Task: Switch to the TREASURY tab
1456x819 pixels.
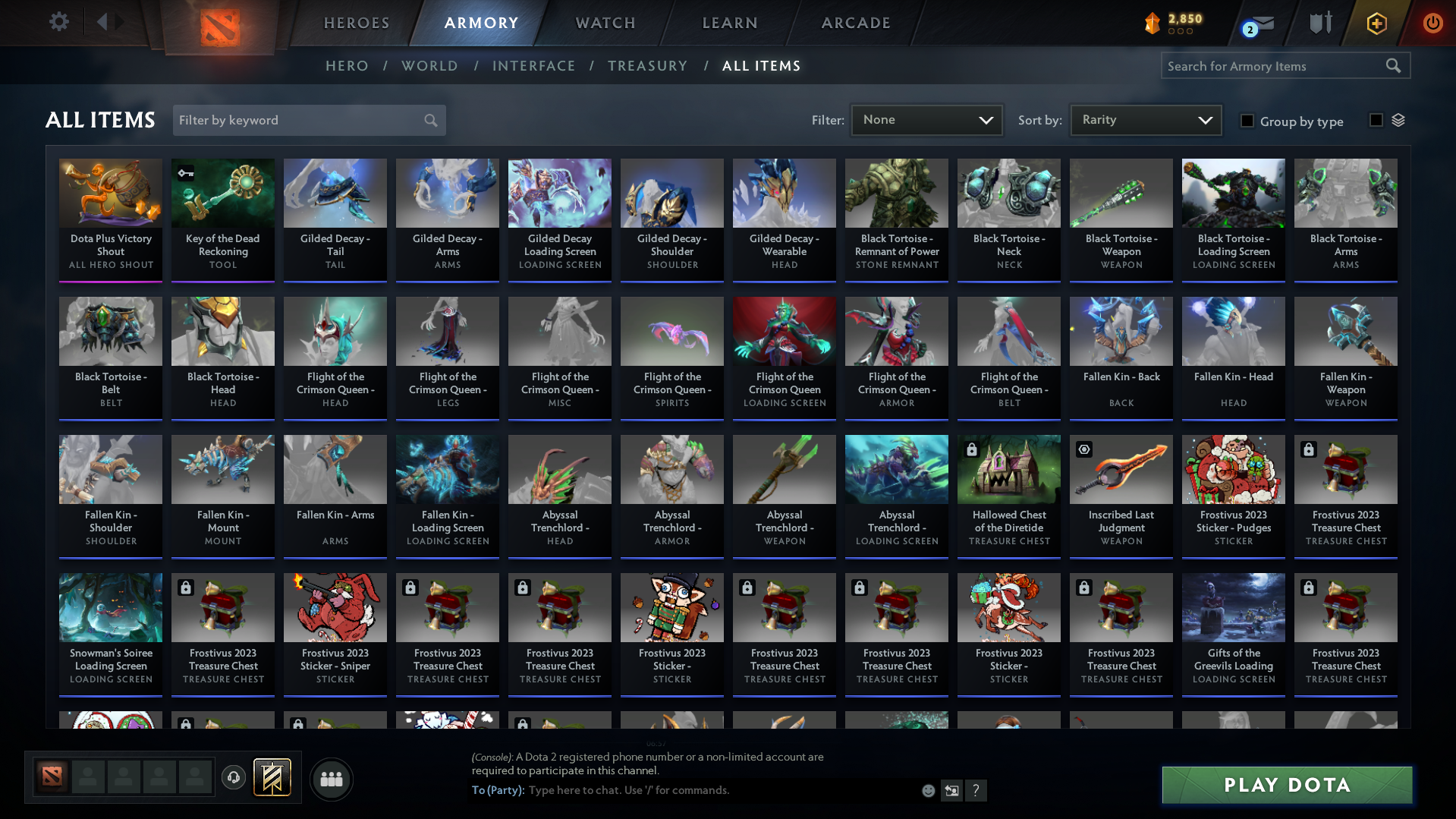Action: (x=647, y=65)
